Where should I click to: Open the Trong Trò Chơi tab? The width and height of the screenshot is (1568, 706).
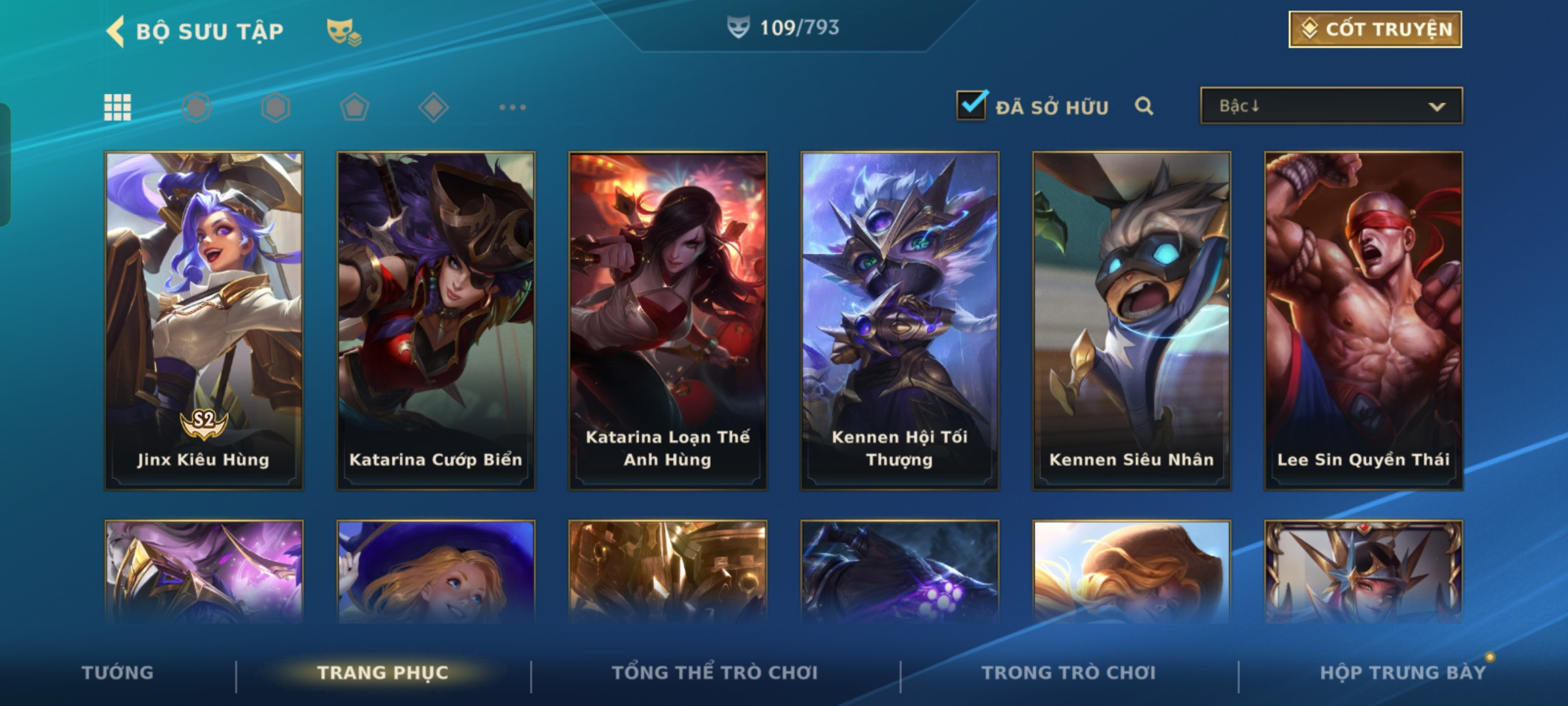click(1068, 673)
